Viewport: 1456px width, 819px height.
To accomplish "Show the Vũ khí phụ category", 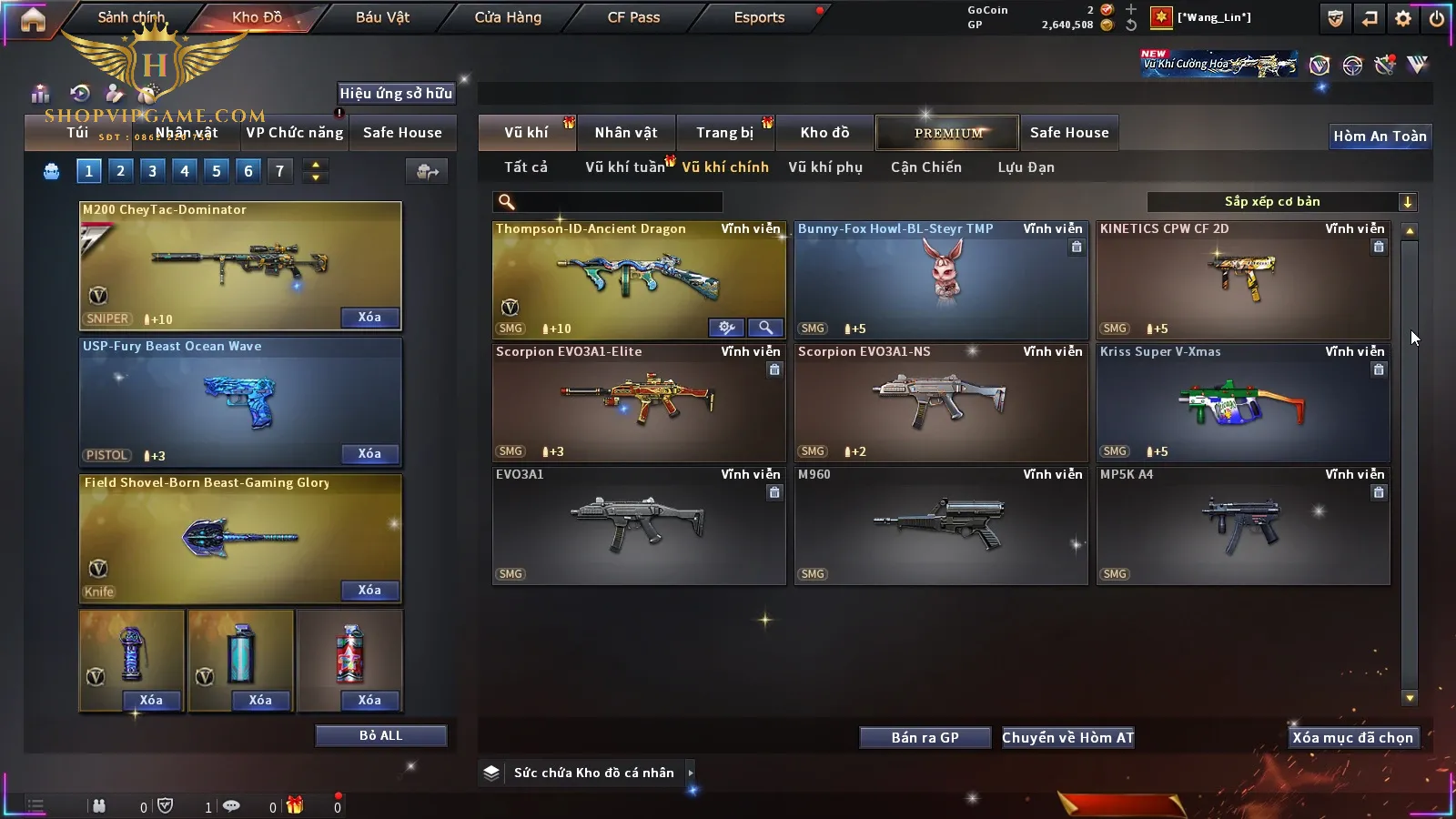I will pos(824,167).
